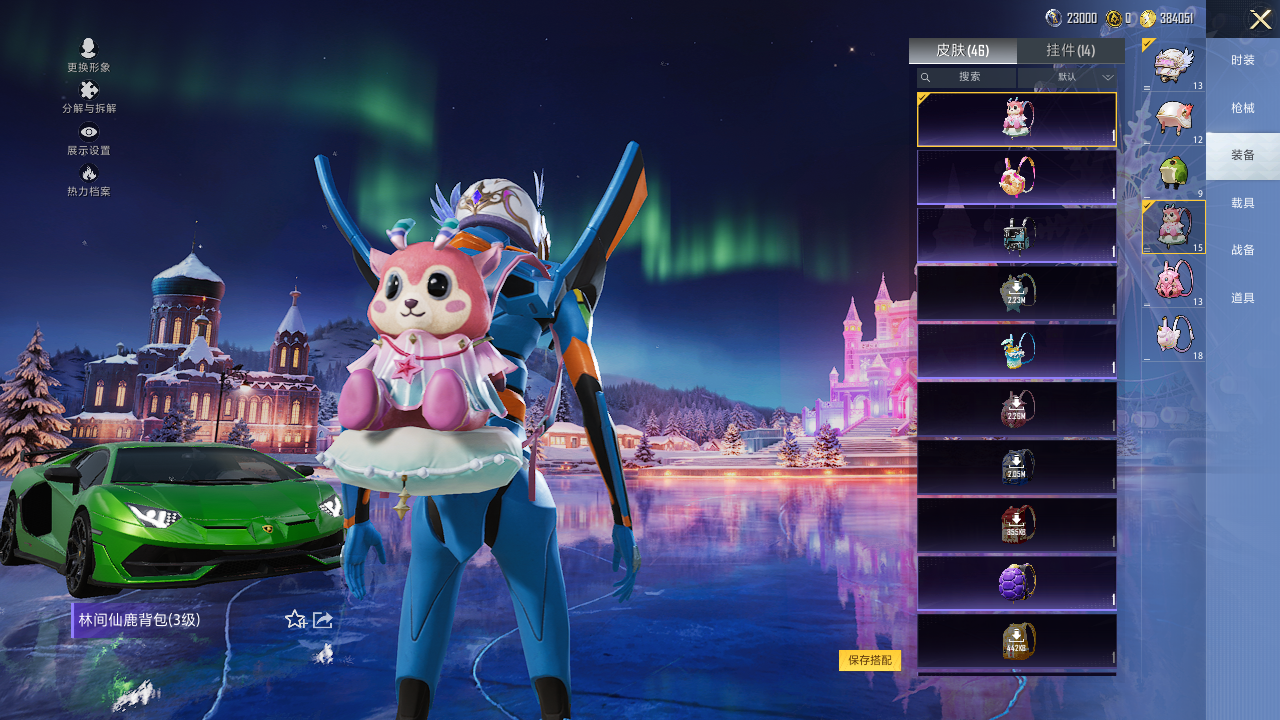The width and height of the screenshot is (1280, 720).
Task: Select the 载具 vehicles category
Action: coord(1243,203)
